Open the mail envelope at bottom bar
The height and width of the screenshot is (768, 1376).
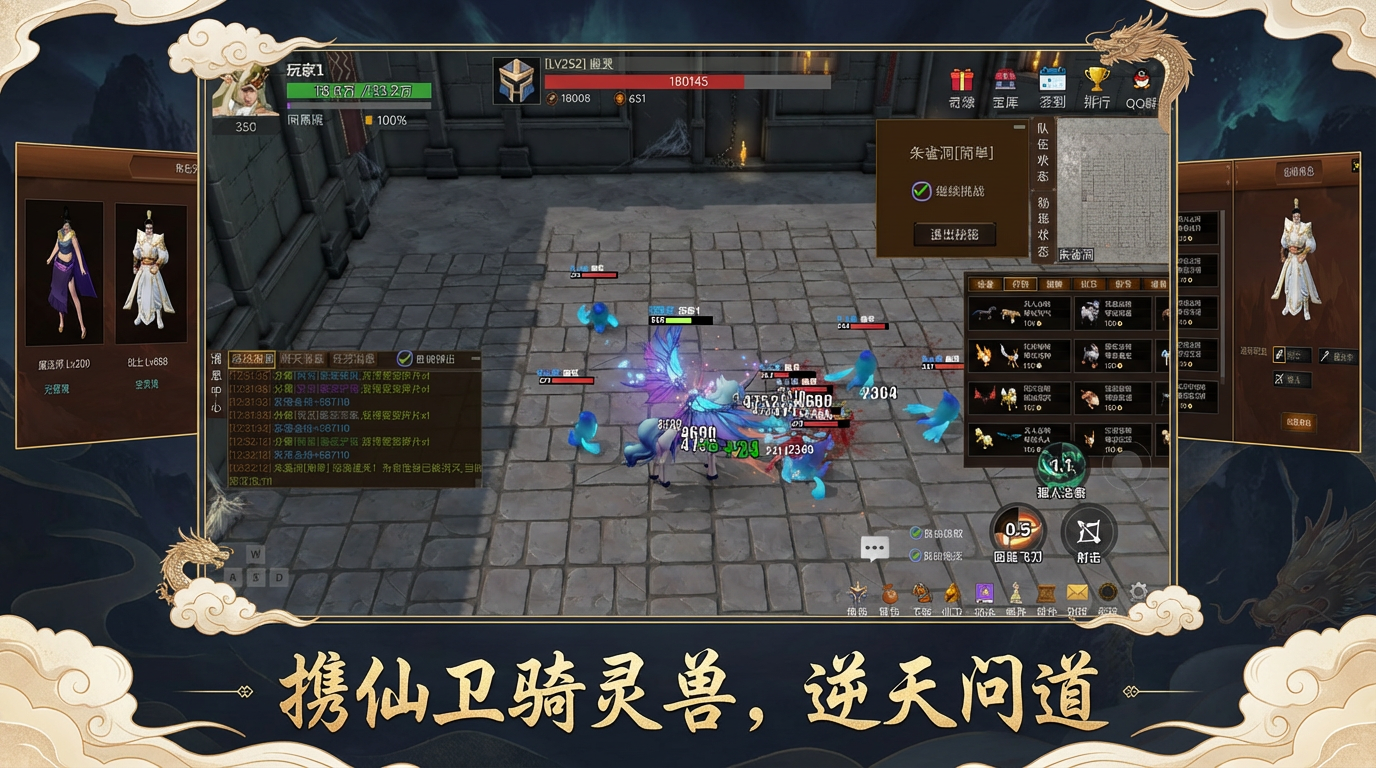[x=1075, y=593]
